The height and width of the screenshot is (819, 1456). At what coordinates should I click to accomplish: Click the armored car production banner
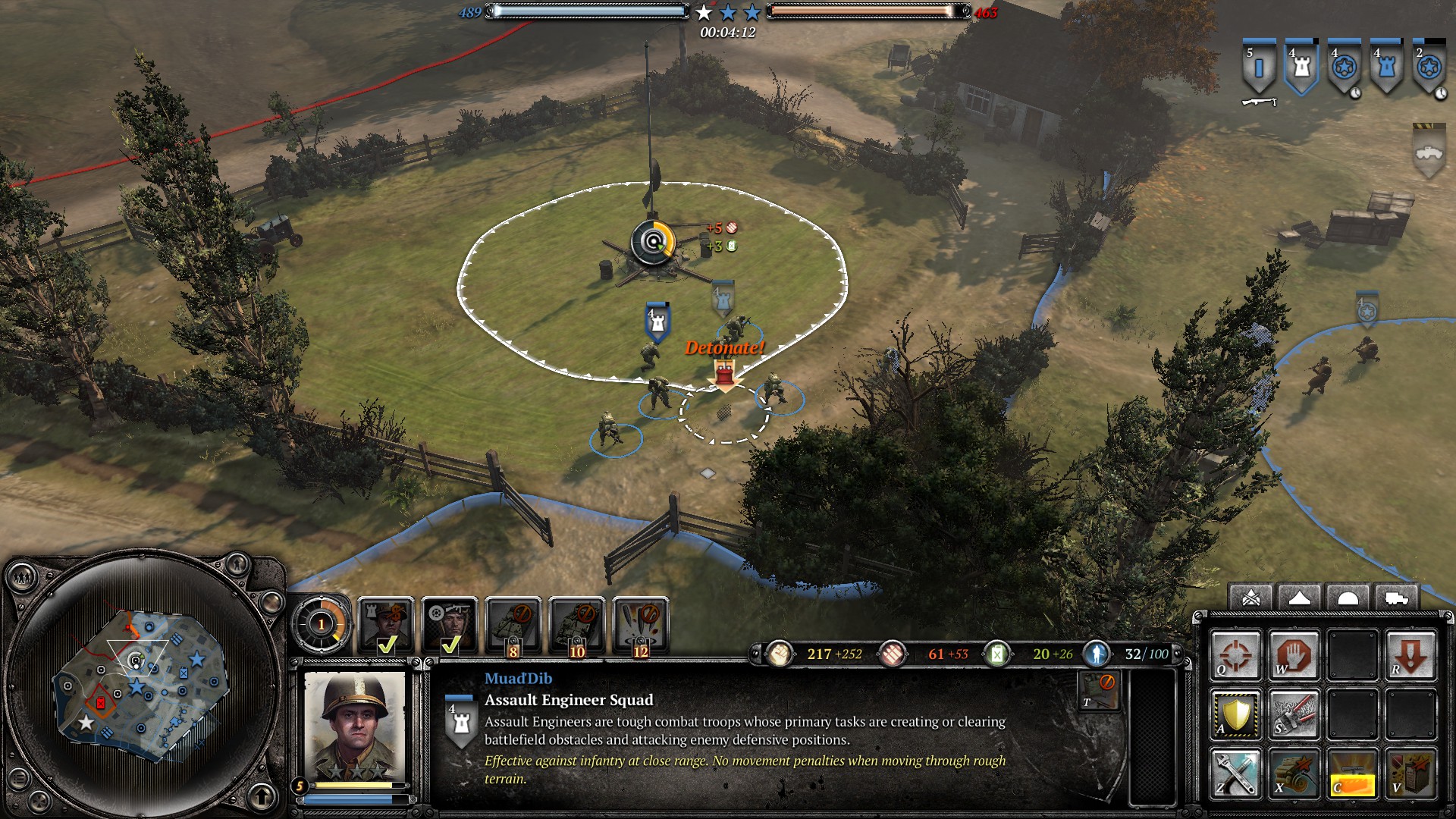coord(1429,151)
